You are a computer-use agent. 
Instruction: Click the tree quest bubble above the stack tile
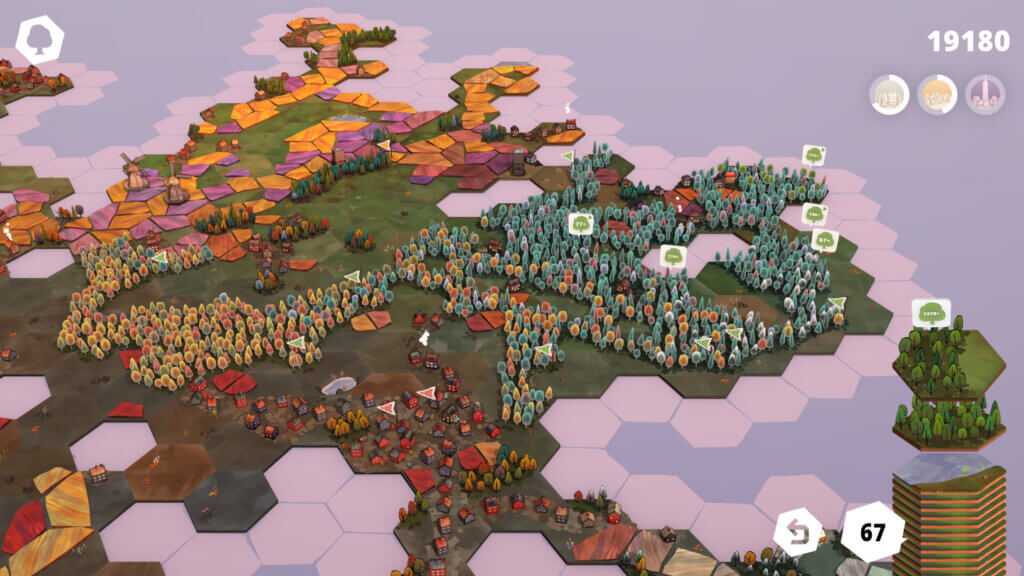[x=931, y=313]
